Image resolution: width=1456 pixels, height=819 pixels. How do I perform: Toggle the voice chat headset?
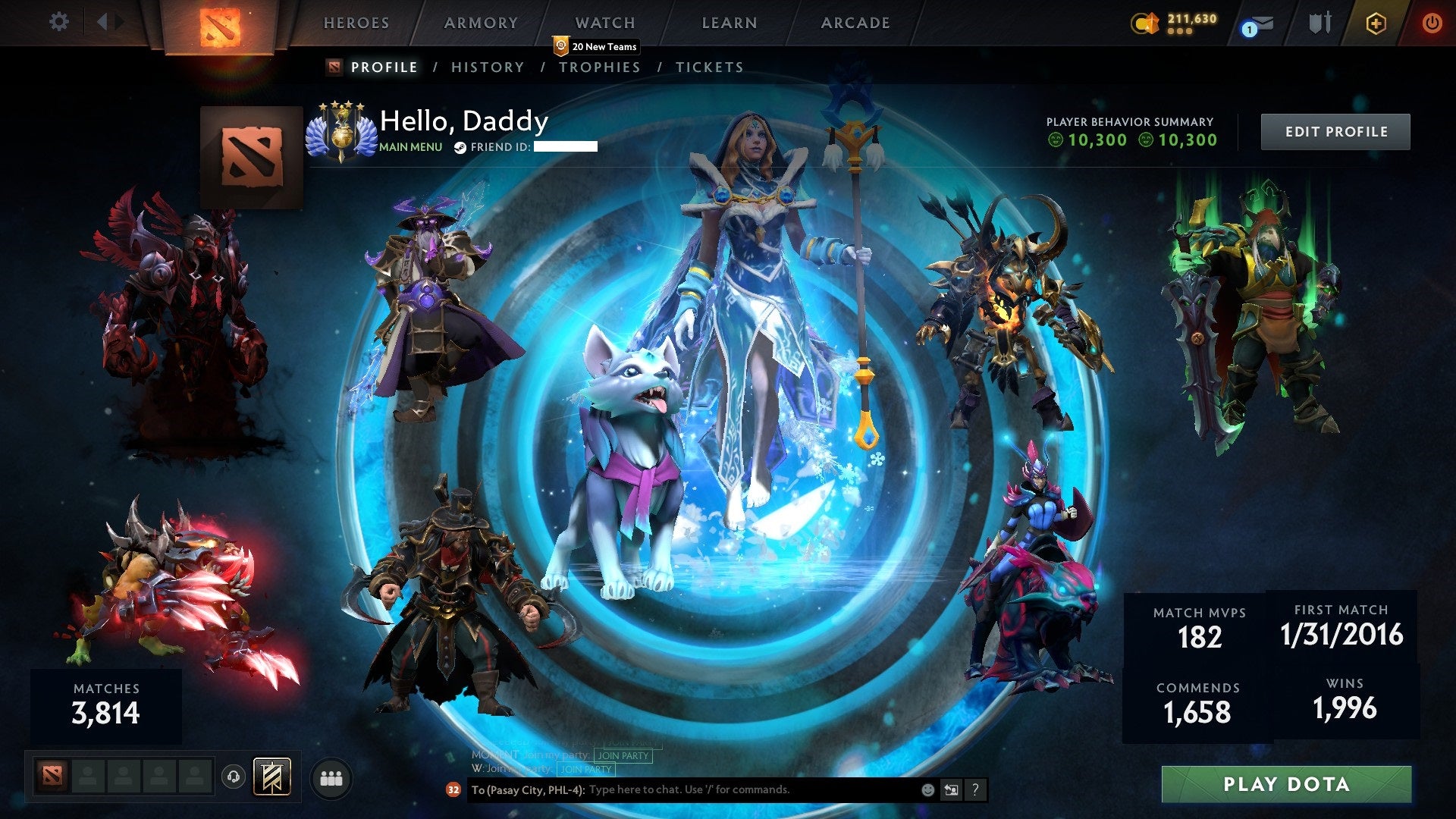[x=234, y=778]
